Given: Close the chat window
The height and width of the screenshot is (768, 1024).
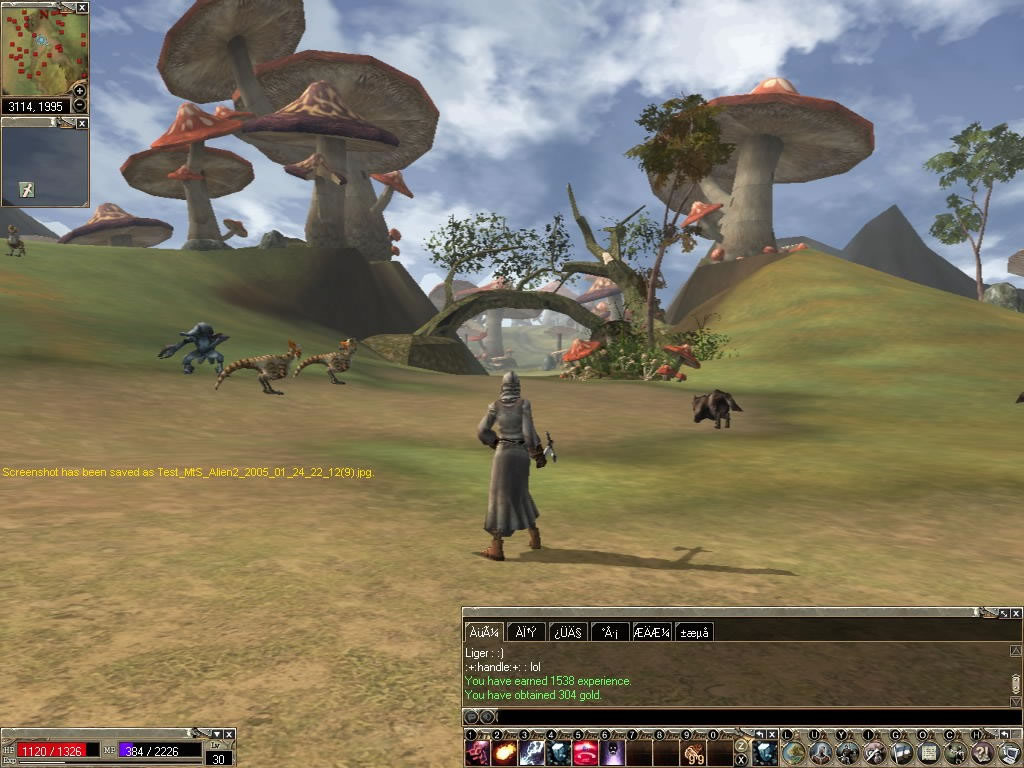Looking at the screenshot, I should [x=1016, y=613].
